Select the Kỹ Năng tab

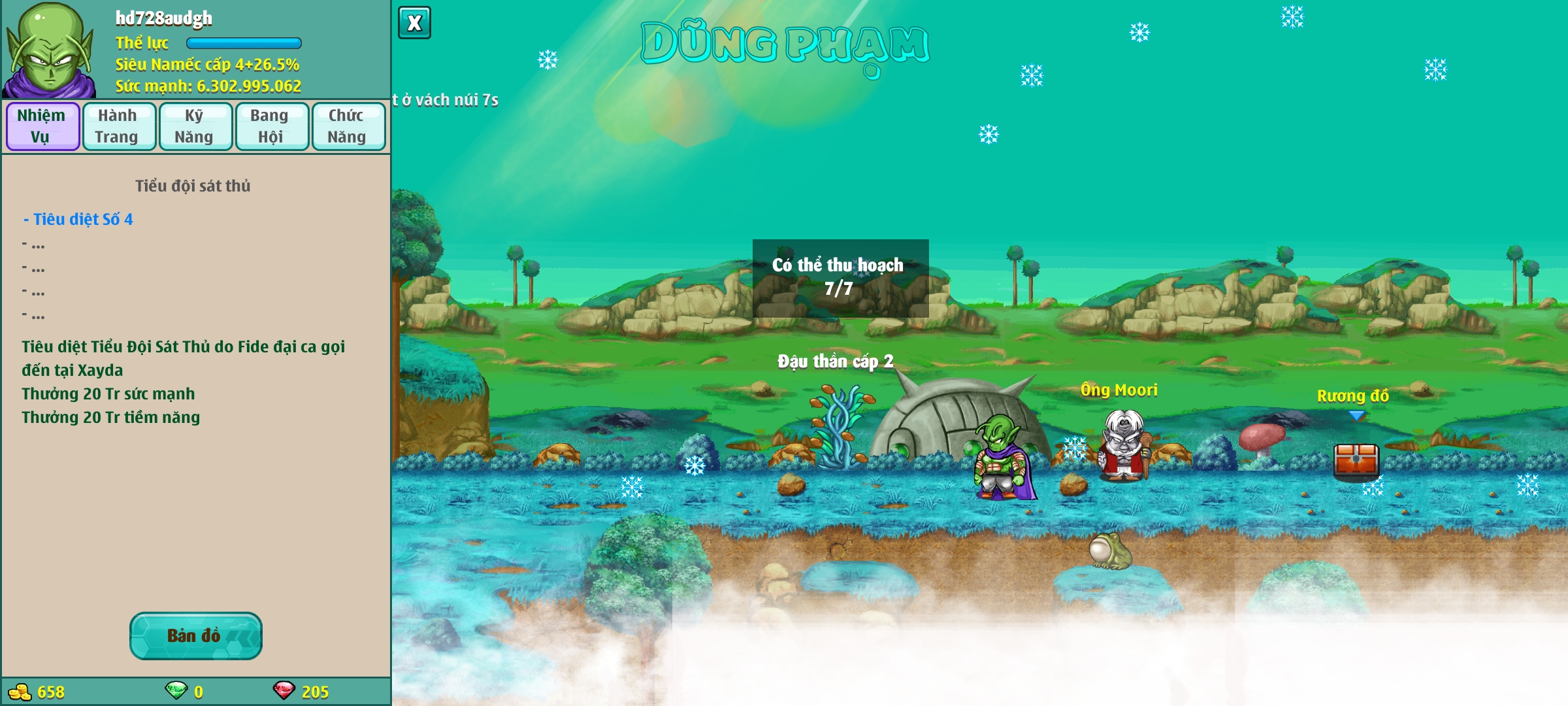tap(195, 126)
